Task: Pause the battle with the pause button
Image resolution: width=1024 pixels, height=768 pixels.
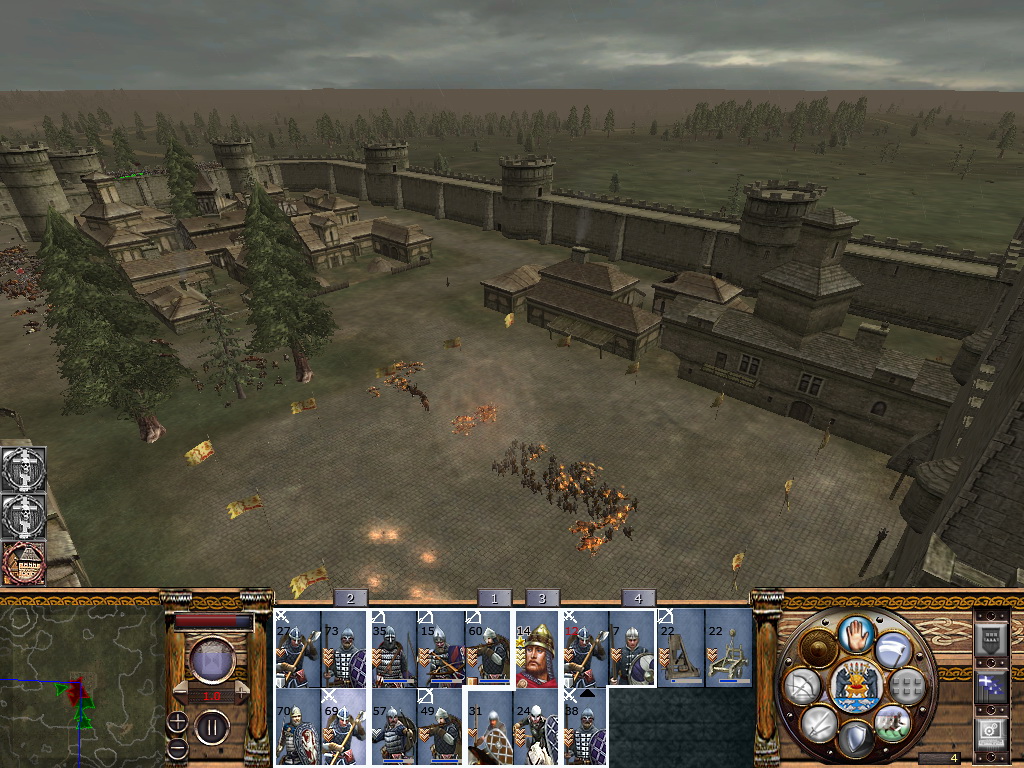Action: (212, 727)
